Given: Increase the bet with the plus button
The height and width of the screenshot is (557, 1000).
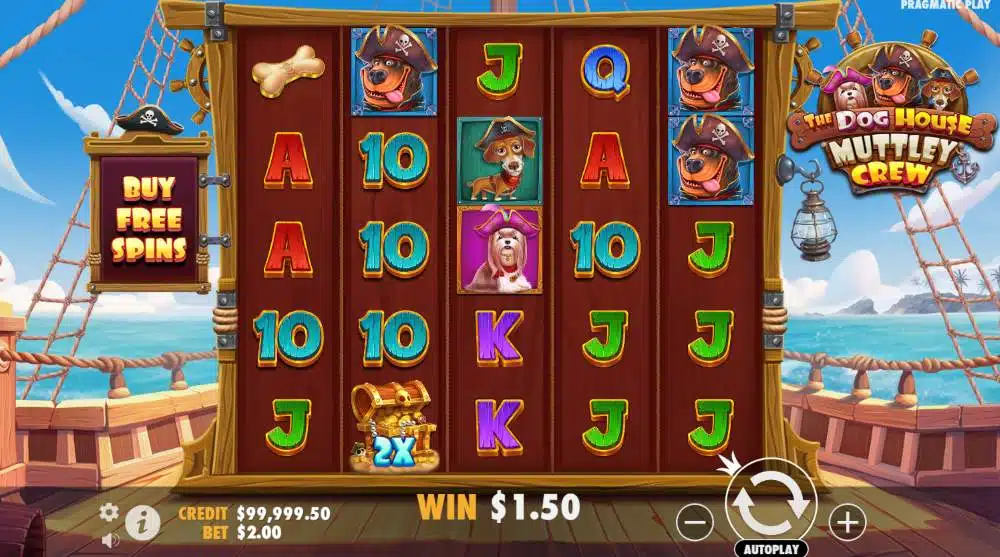Looking at the screenshot, I should [x=847, y=520].
